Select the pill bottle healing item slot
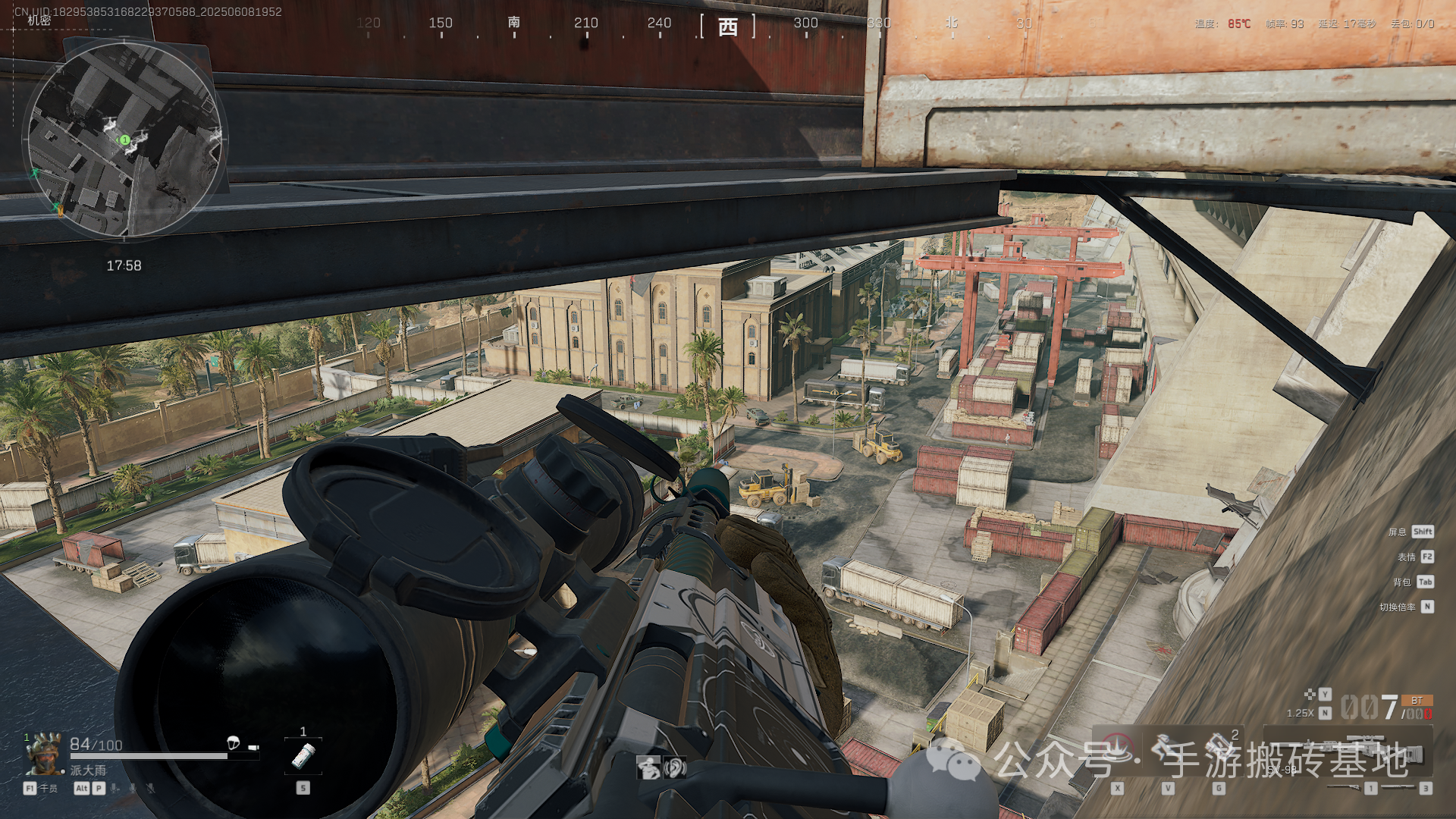1456x819 pixels. [x=303, y=755]
